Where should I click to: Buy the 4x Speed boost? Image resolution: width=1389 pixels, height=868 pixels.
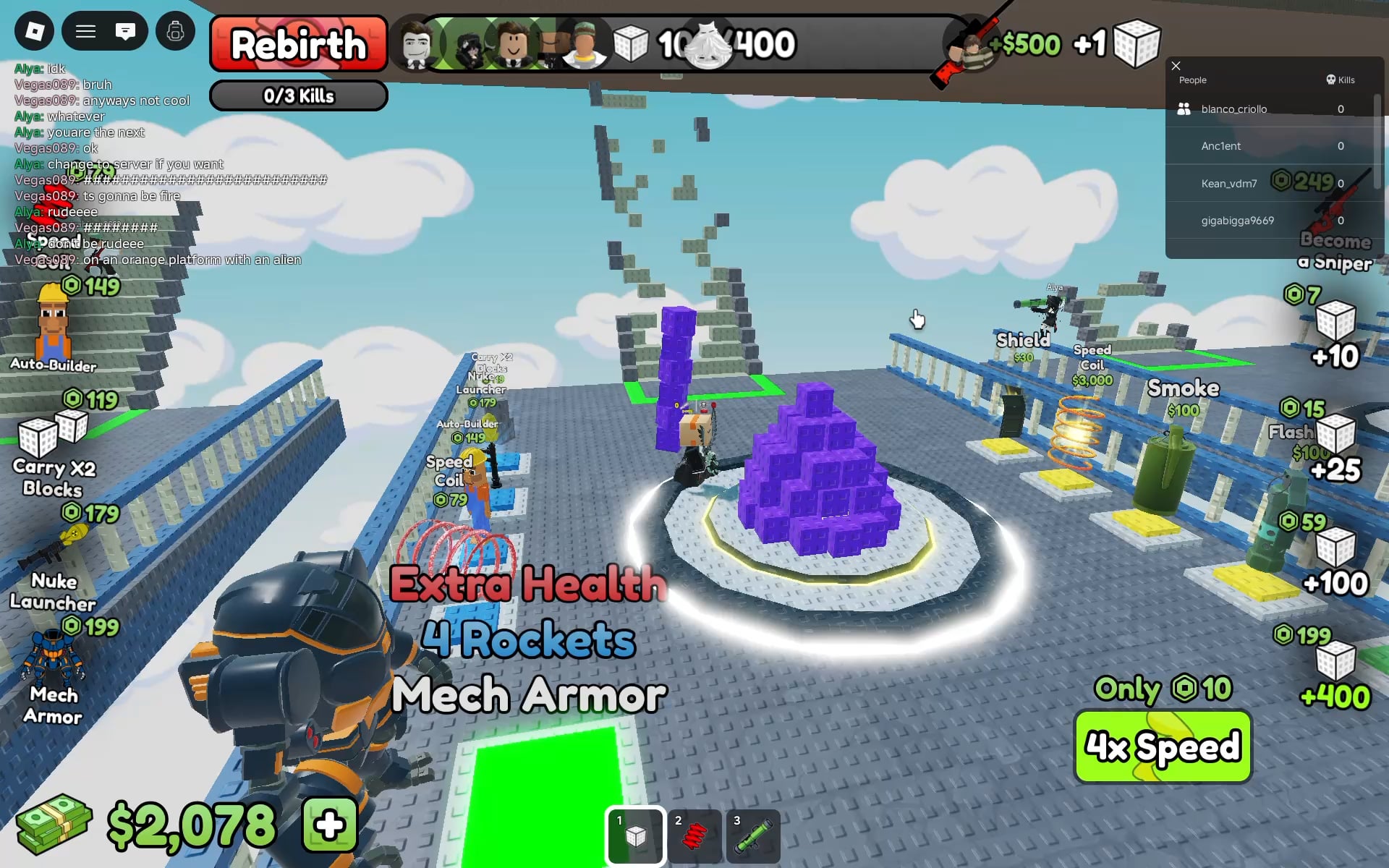[1163, 746]
